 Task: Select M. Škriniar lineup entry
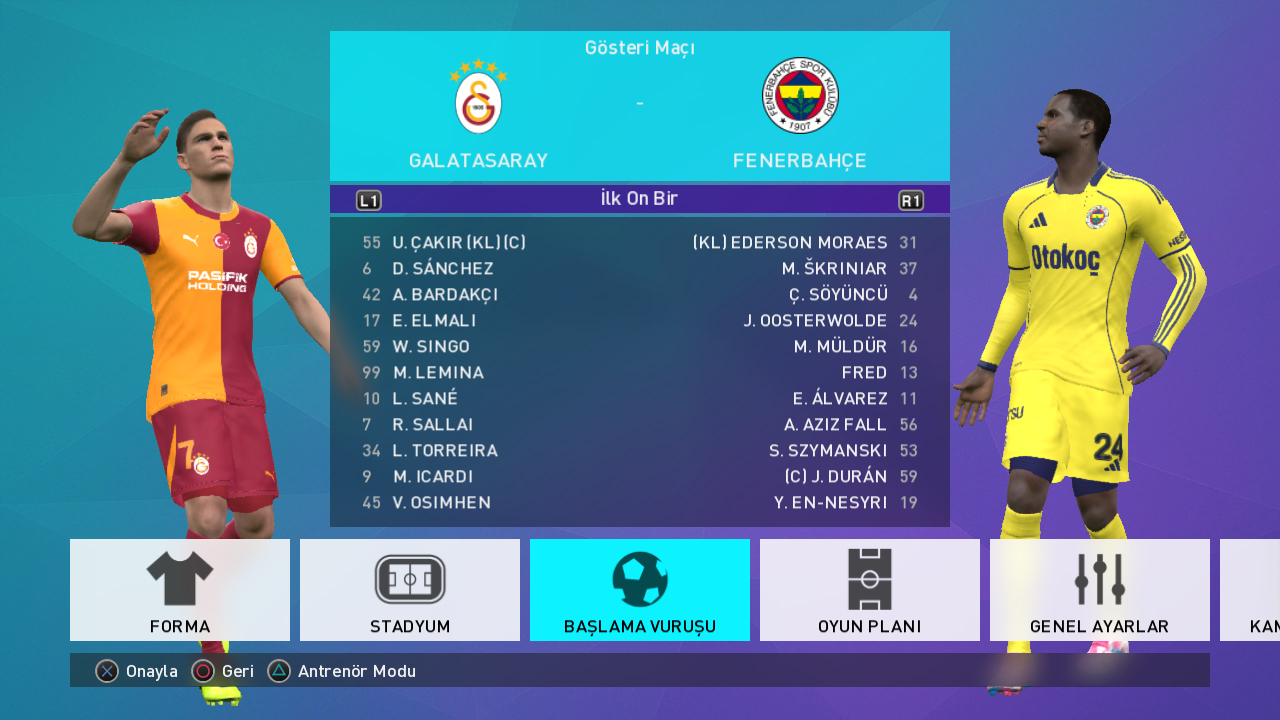(x=834, y=269)
